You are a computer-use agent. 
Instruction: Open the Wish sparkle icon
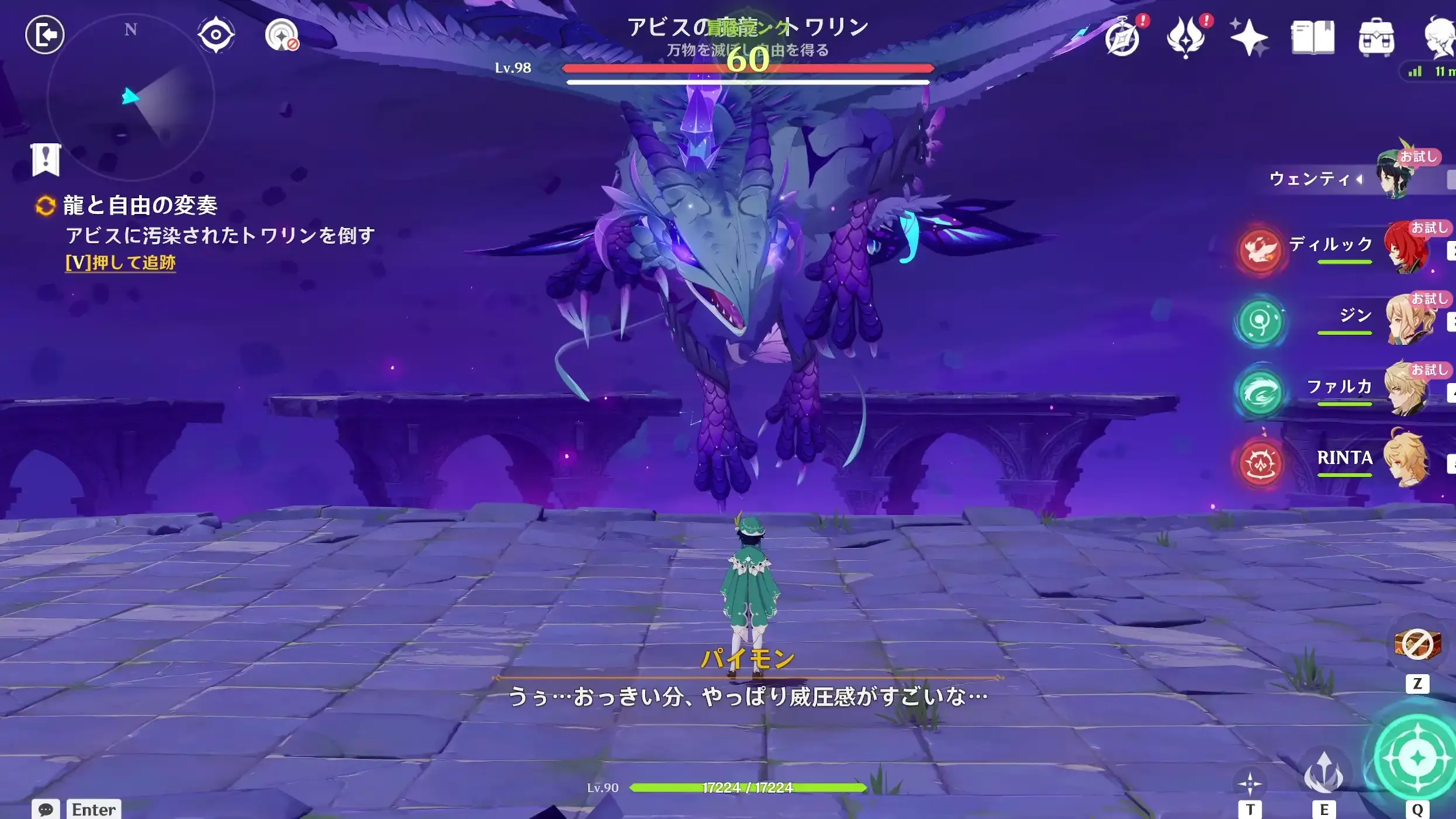click(1250, 36)
